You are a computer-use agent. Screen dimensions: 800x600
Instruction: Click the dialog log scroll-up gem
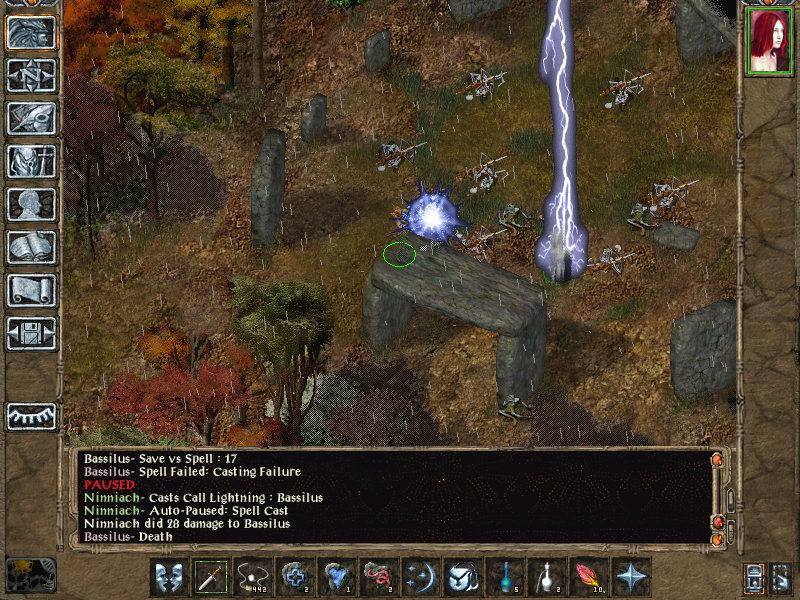click(717, 459)
